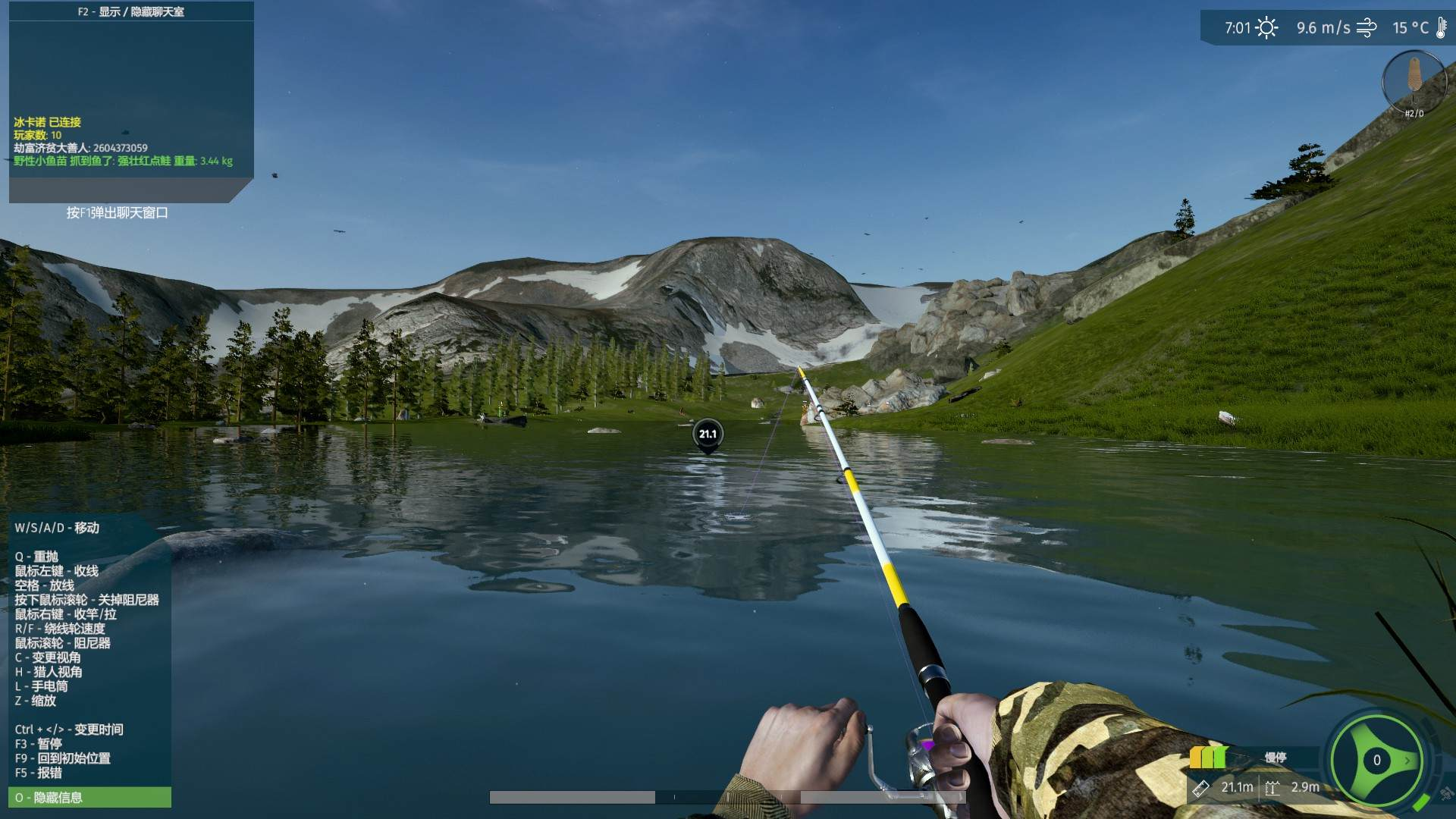1456x819 pixels.
Task: Click the green reel drag dial
Action: (x=1376, y=760)
